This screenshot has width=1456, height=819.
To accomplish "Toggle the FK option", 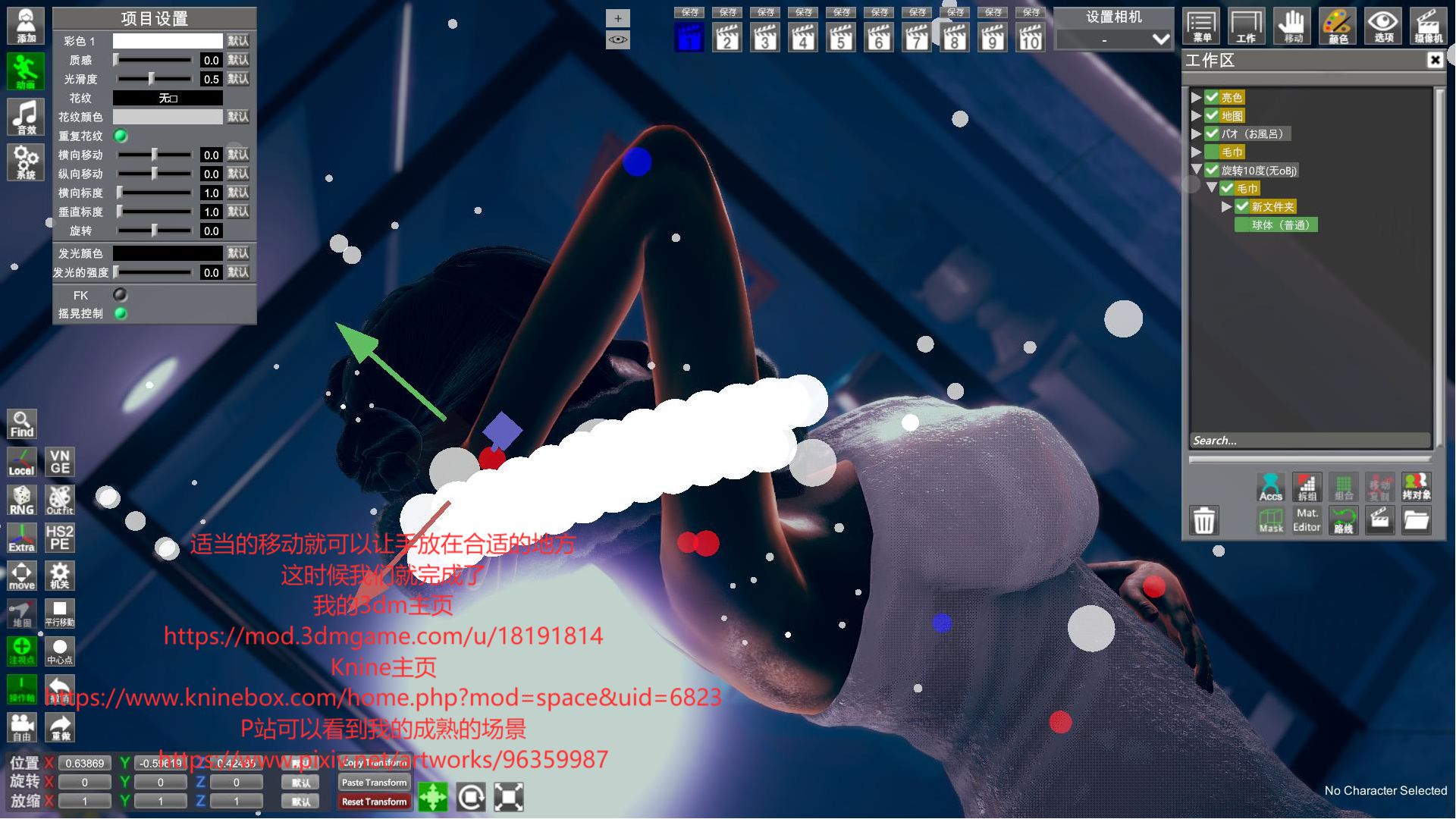I will pos(120,295).
